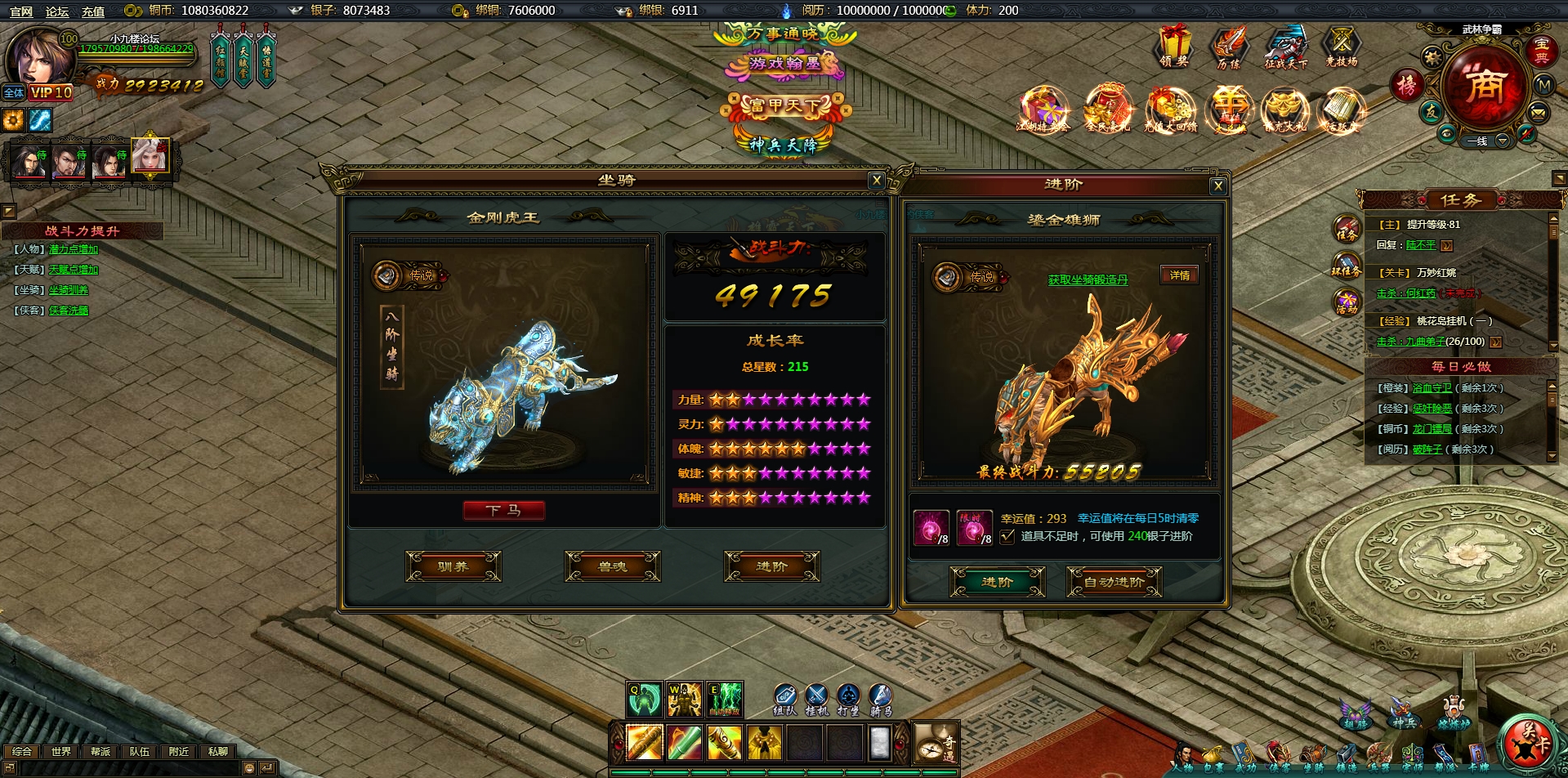1568x778 pixels.
Task: Cast the Q skill icon
Action: (x=644, y=697)
